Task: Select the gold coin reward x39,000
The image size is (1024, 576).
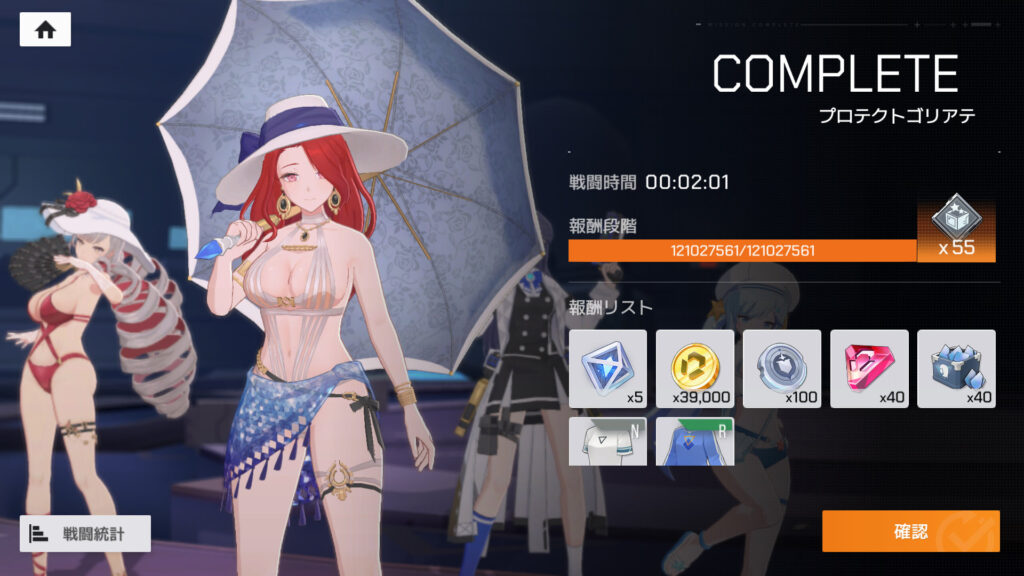Action: pyautogui.click(x=694, y=368)
